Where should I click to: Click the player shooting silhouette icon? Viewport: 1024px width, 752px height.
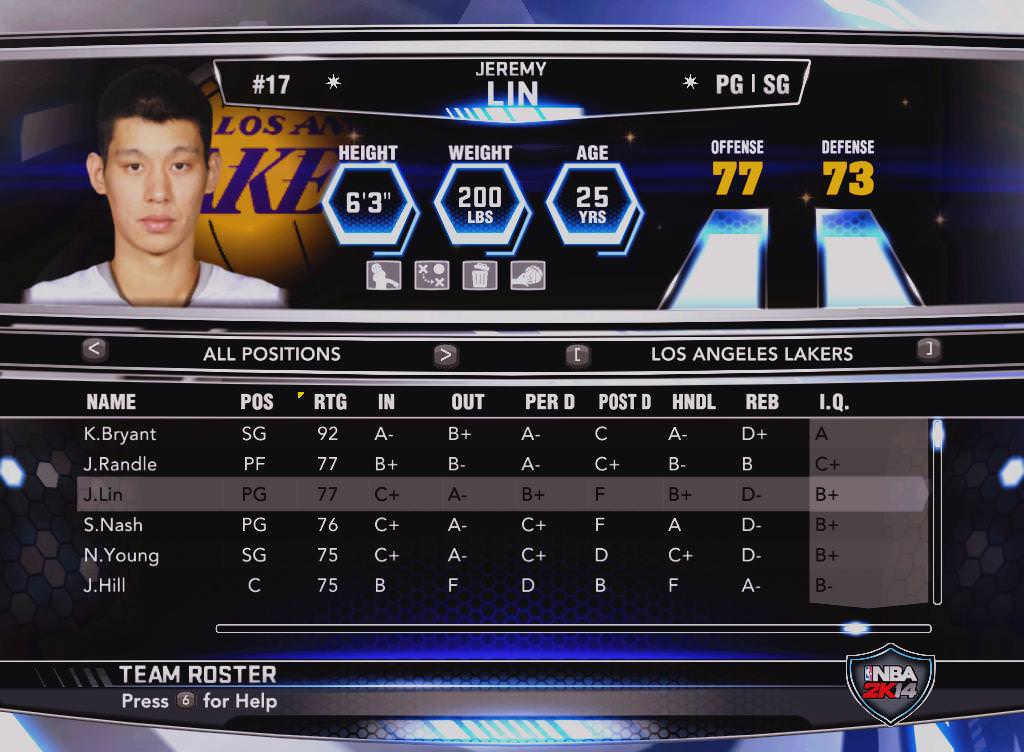383,275
